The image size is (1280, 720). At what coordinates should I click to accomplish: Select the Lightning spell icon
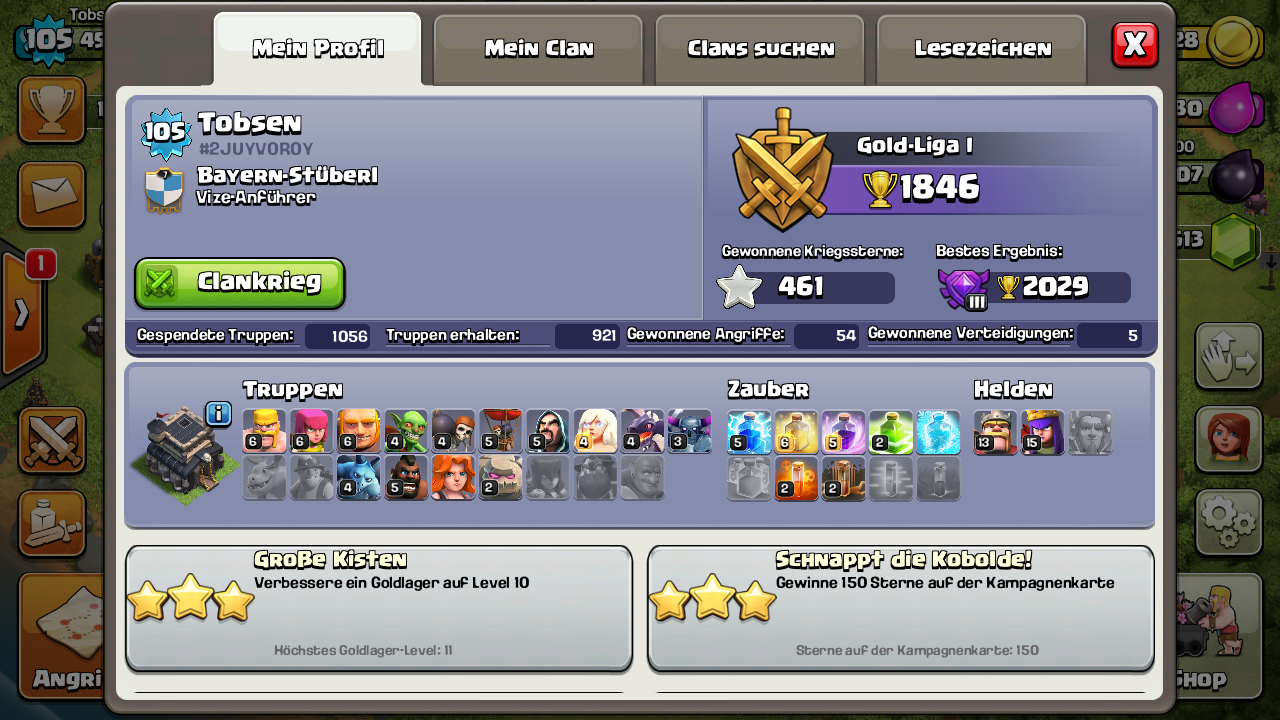click(749, 431)
